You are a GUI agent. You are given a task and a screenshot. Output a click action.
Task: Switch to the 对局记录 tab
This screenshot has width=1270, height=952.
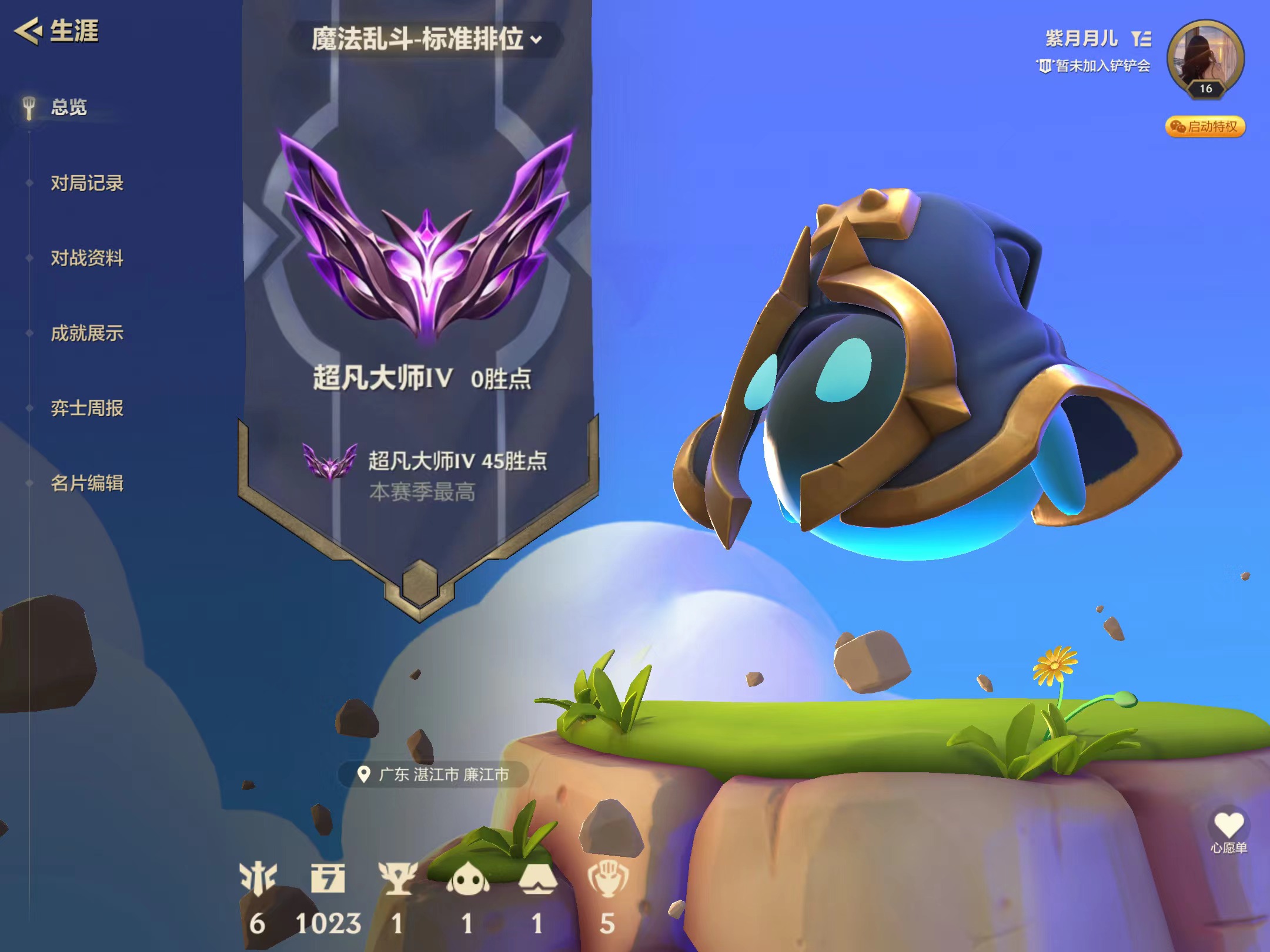coord(86,183)
